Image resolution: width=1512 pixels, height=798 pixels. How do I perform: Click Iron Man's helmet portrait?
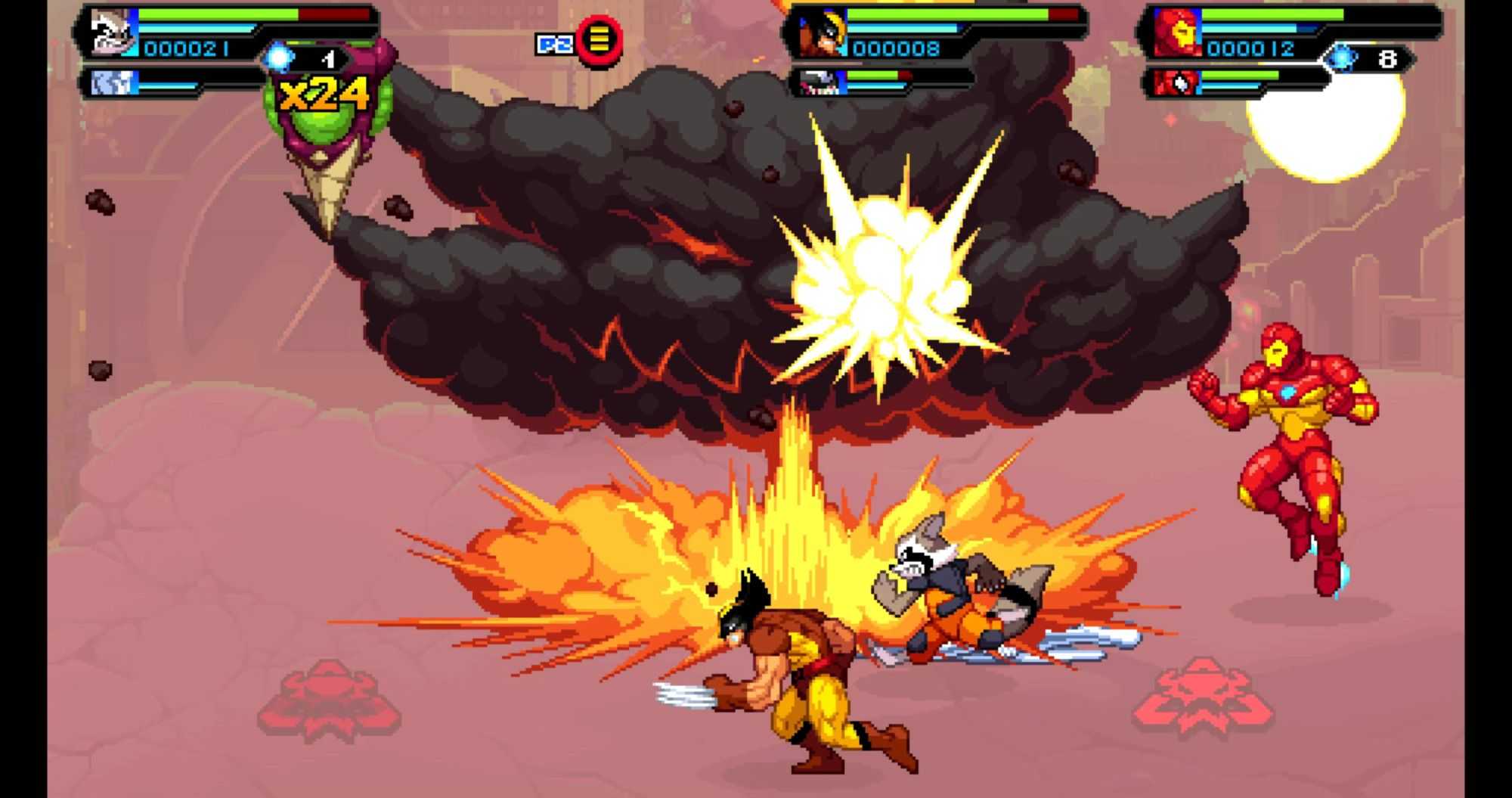(x=1176, y=34)
